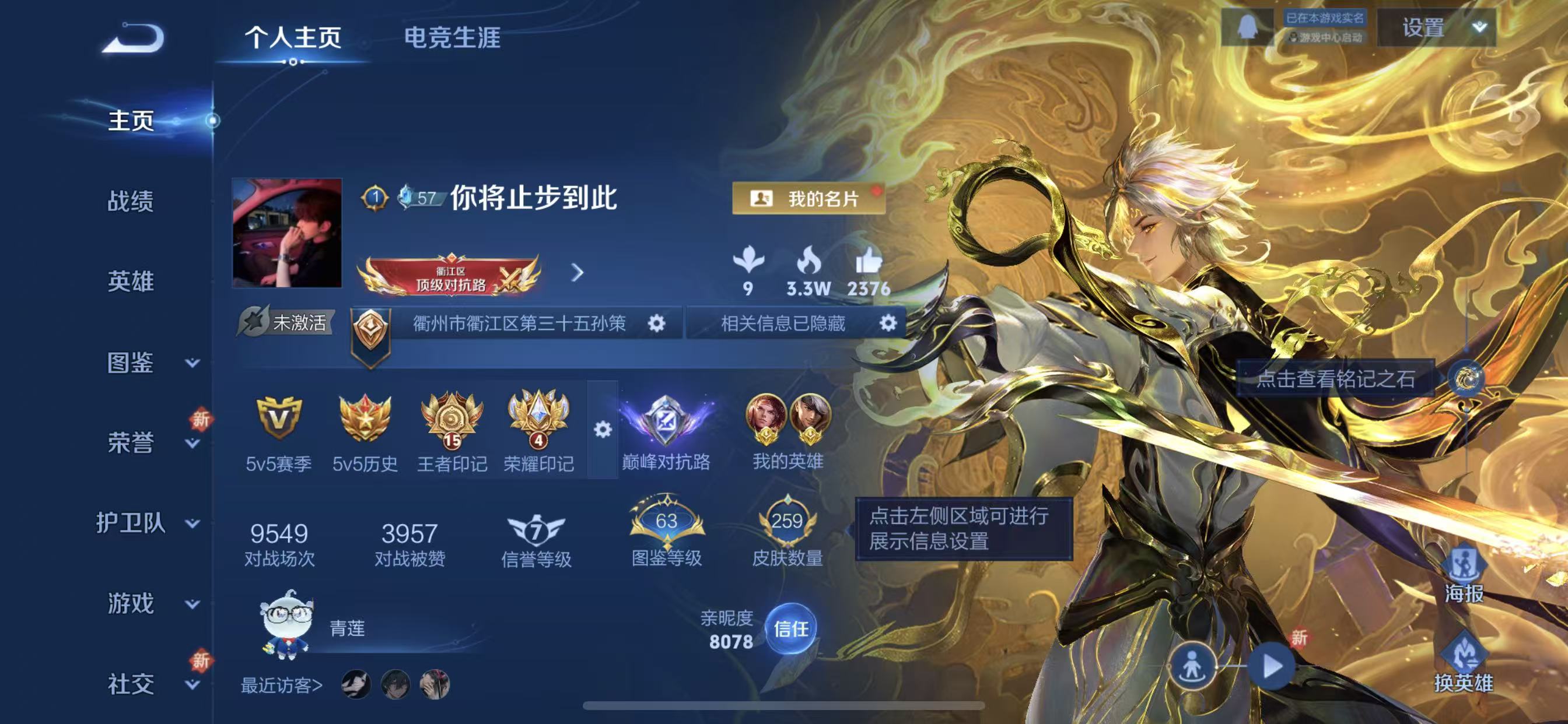Viewport: 1568px width, 724px height.
Task: Toggle the gear next to 衢州市衢江区第三十五孙策
Action: pyautogui.click(x=656, y=324)
